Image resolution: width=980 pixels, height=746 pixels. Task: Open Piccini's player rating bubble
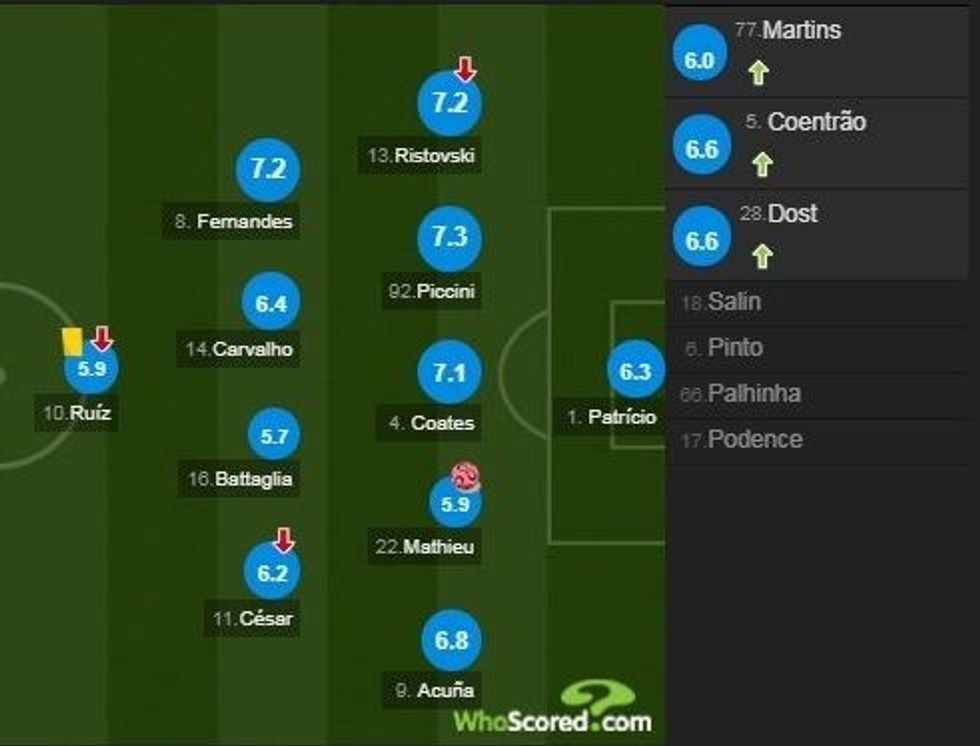tap(450, 238)
